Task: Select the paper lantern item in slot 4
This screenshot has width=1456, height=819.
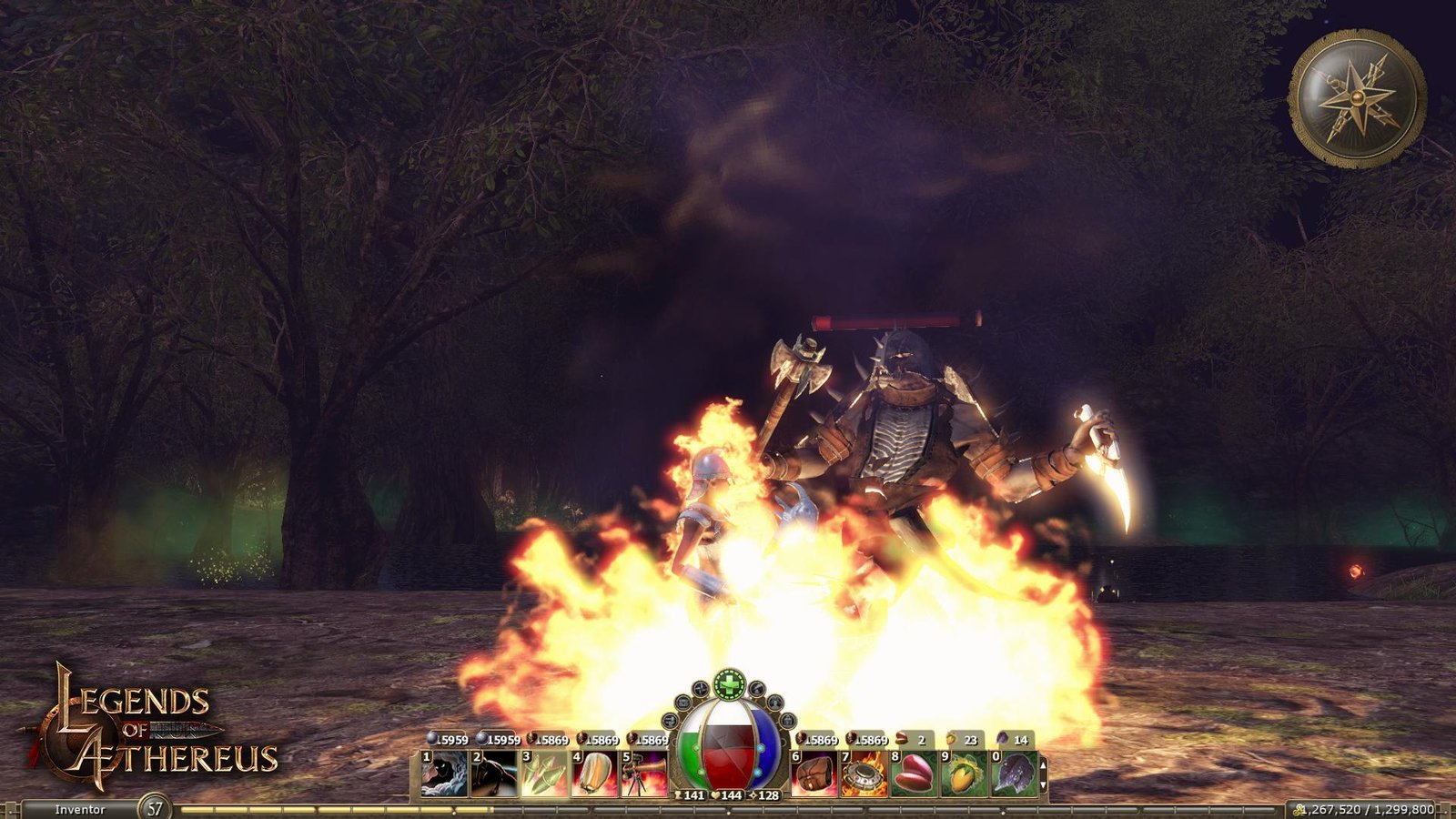Action: [x=594, y=774]
